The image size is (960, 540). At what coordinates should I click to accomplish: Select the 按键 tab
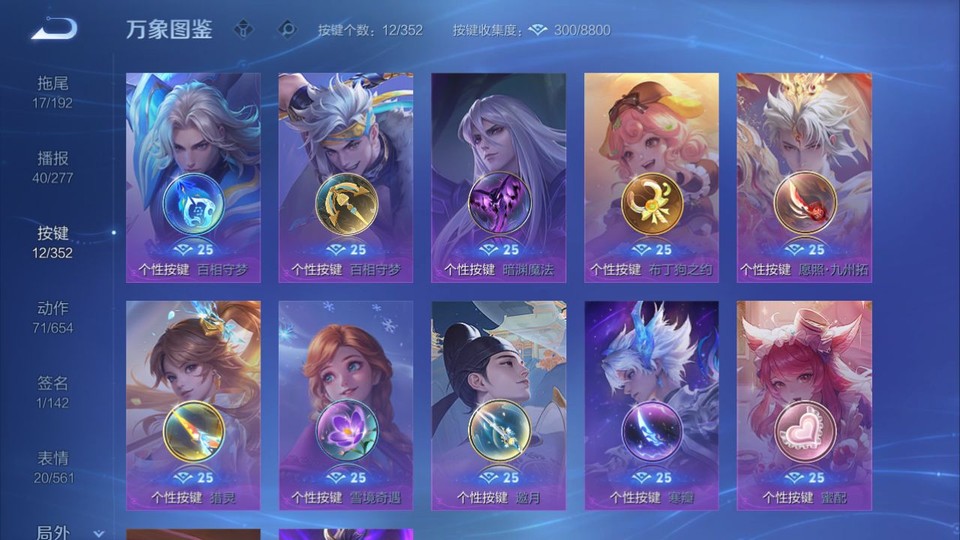tap(54, 241)
